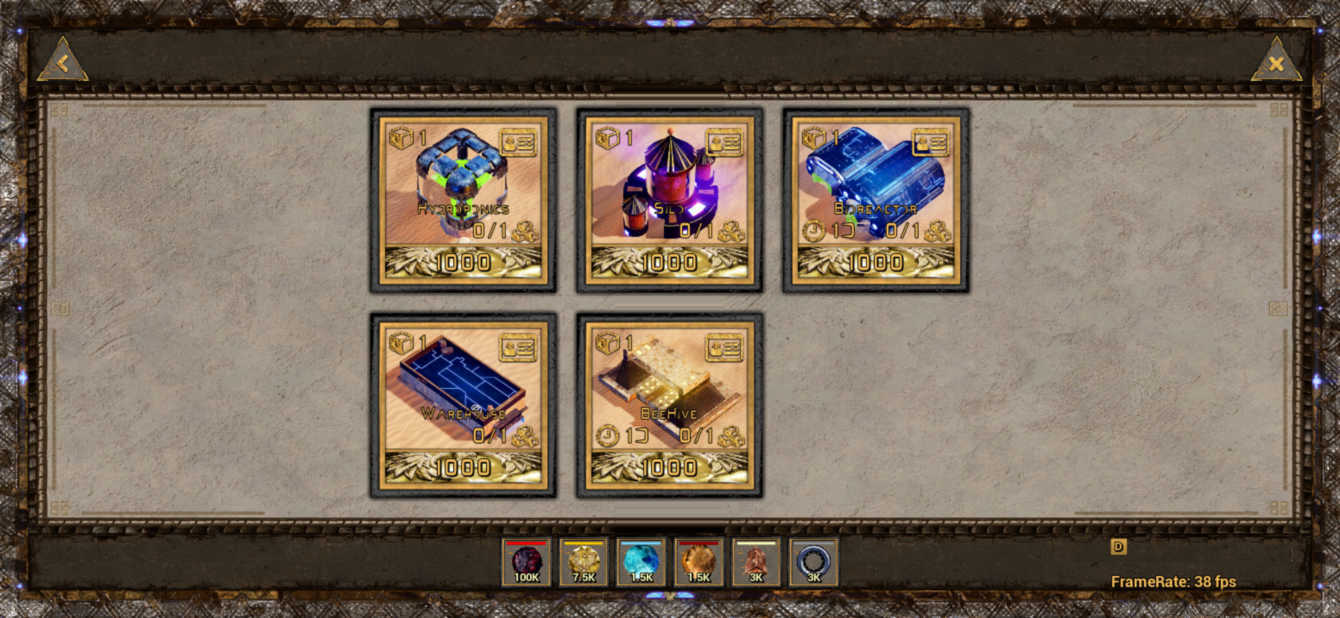
Task: Choose the copper ore resource icon
Action: point(756,562)
